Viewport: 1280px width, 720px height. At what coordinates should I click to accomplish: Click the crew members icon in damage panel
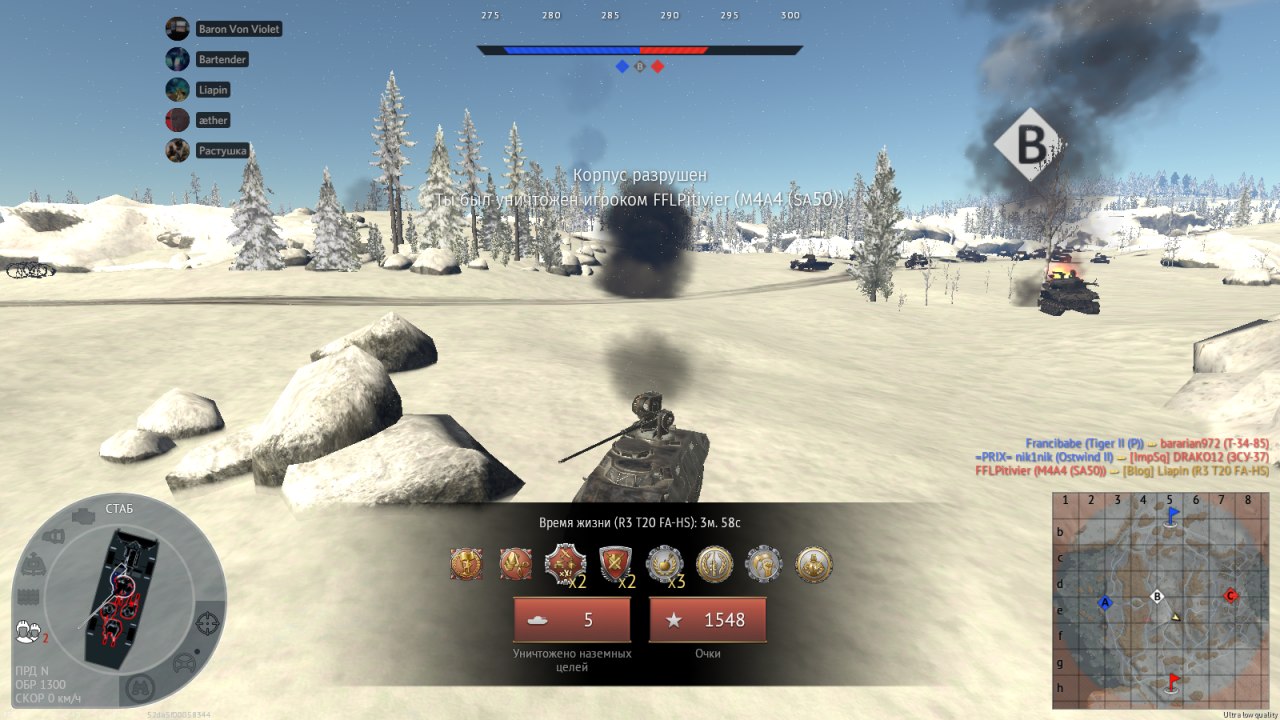click(27, 631)
